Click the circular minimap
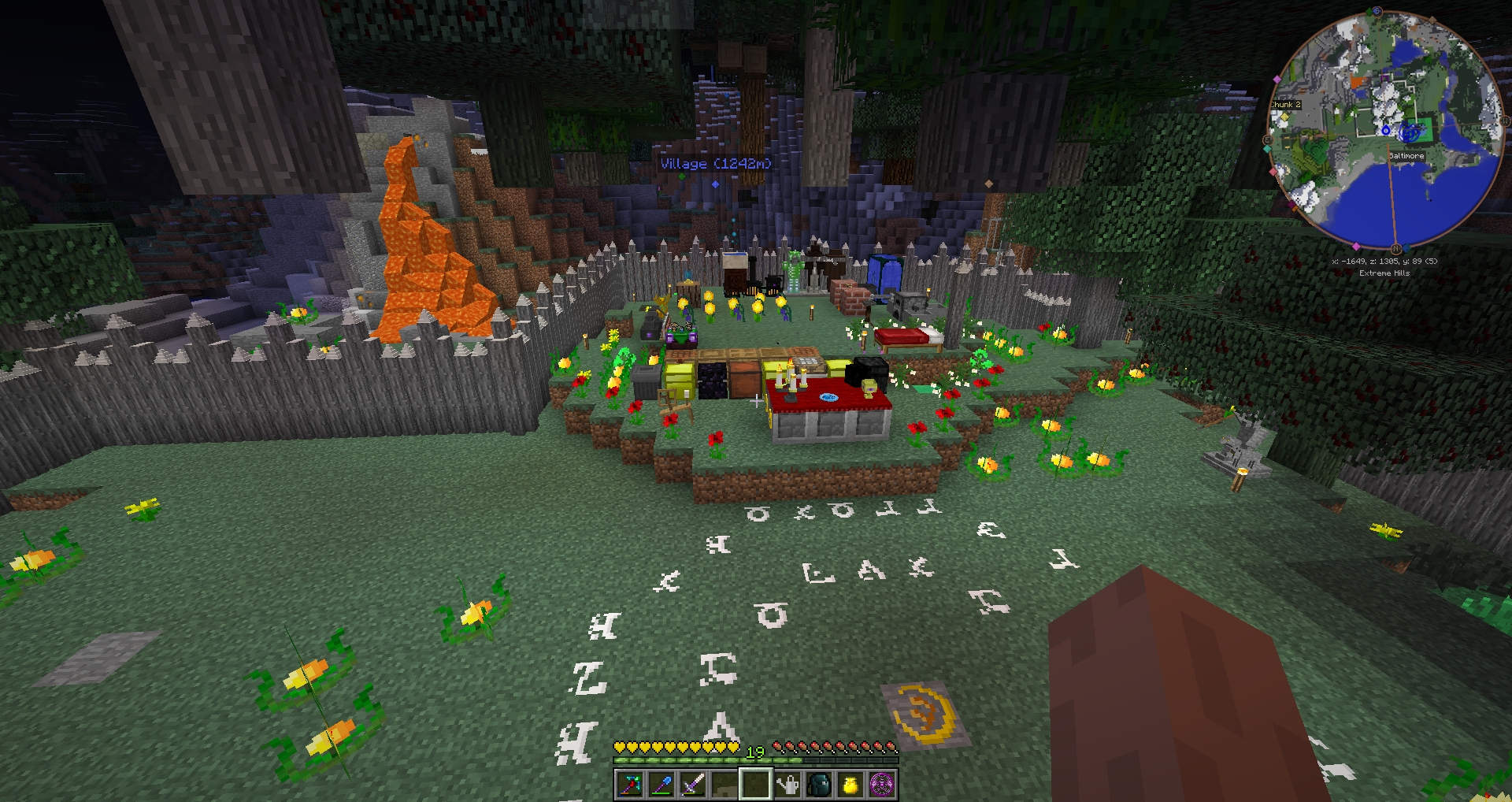1512x802 pixels. pyautogui.click(x=1386, y=130)
